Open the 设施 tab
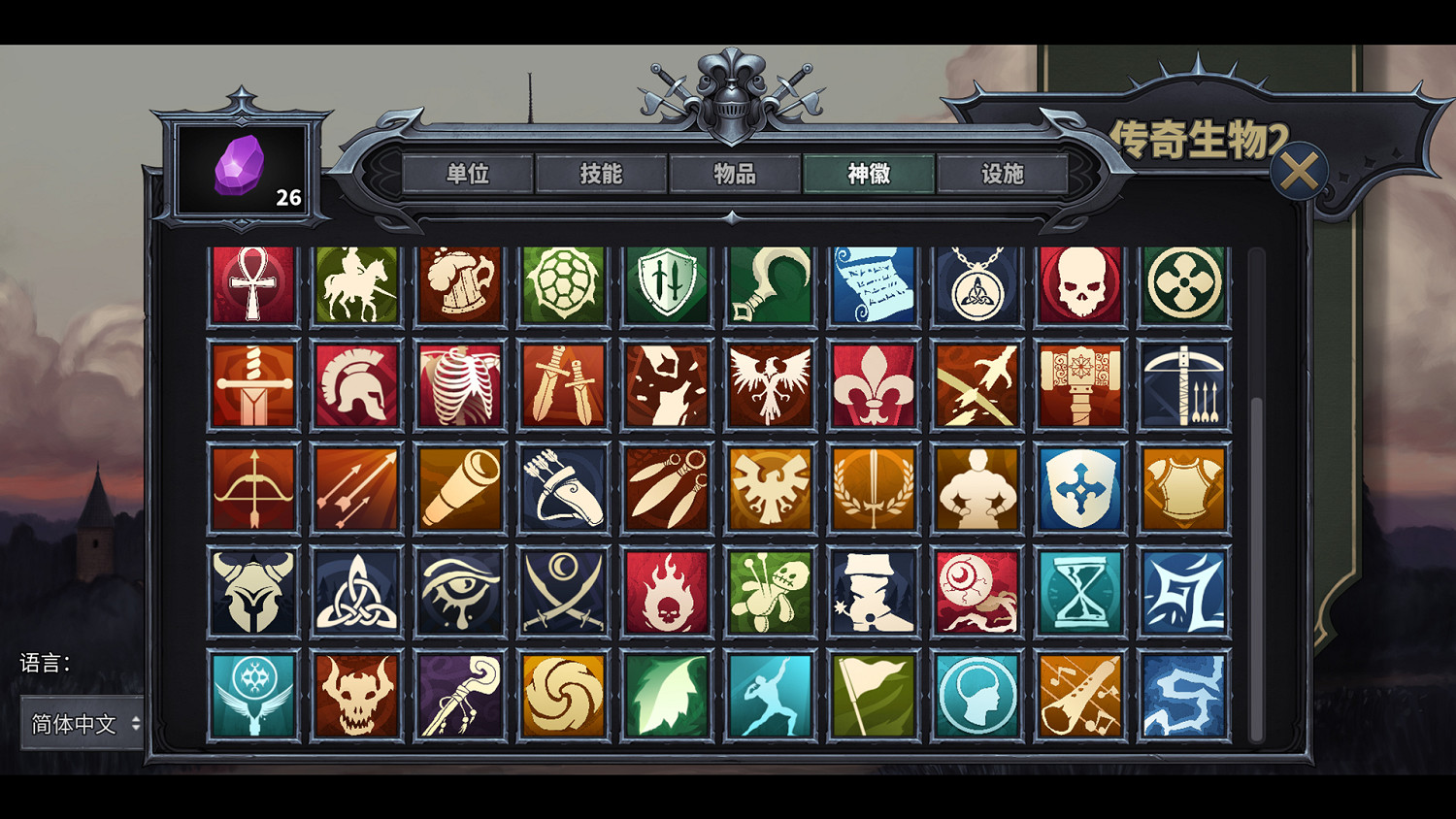 point(1003,176)
